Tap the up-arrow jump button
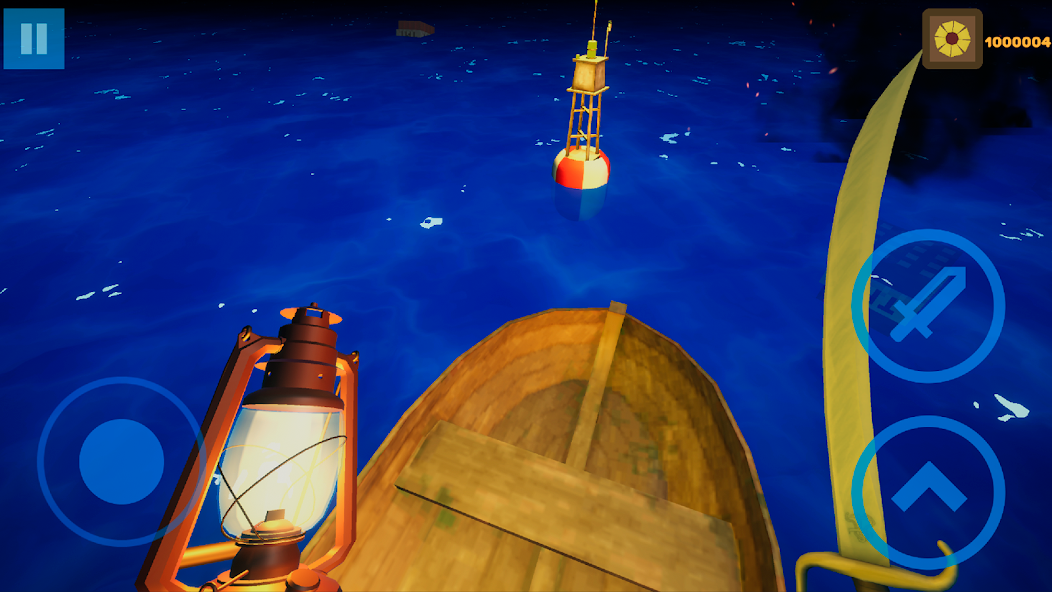The image size is (1052, 592). [x=927, y=491]
